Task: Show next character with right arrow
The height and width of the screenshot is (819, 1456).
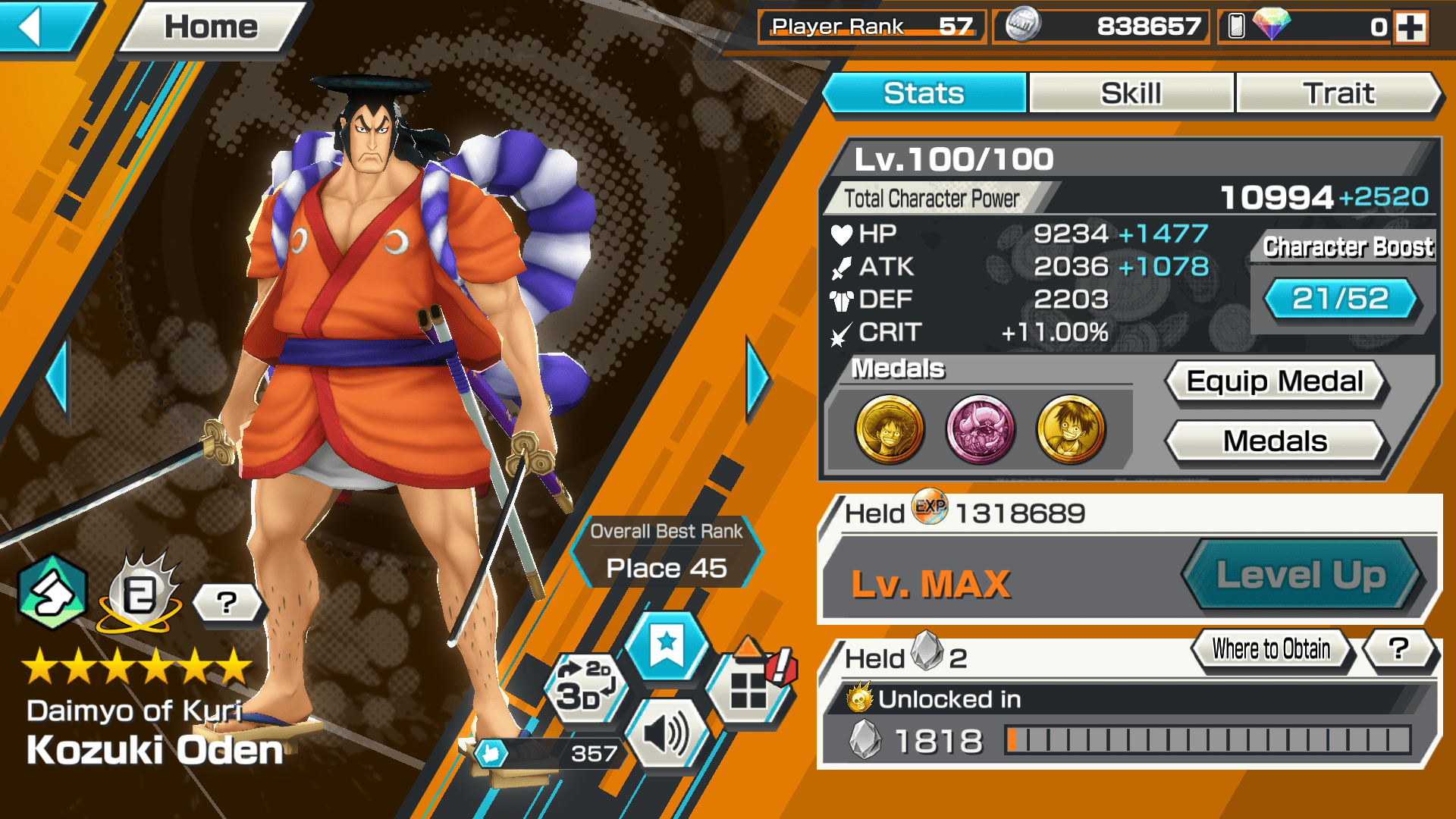Action: 757,378
